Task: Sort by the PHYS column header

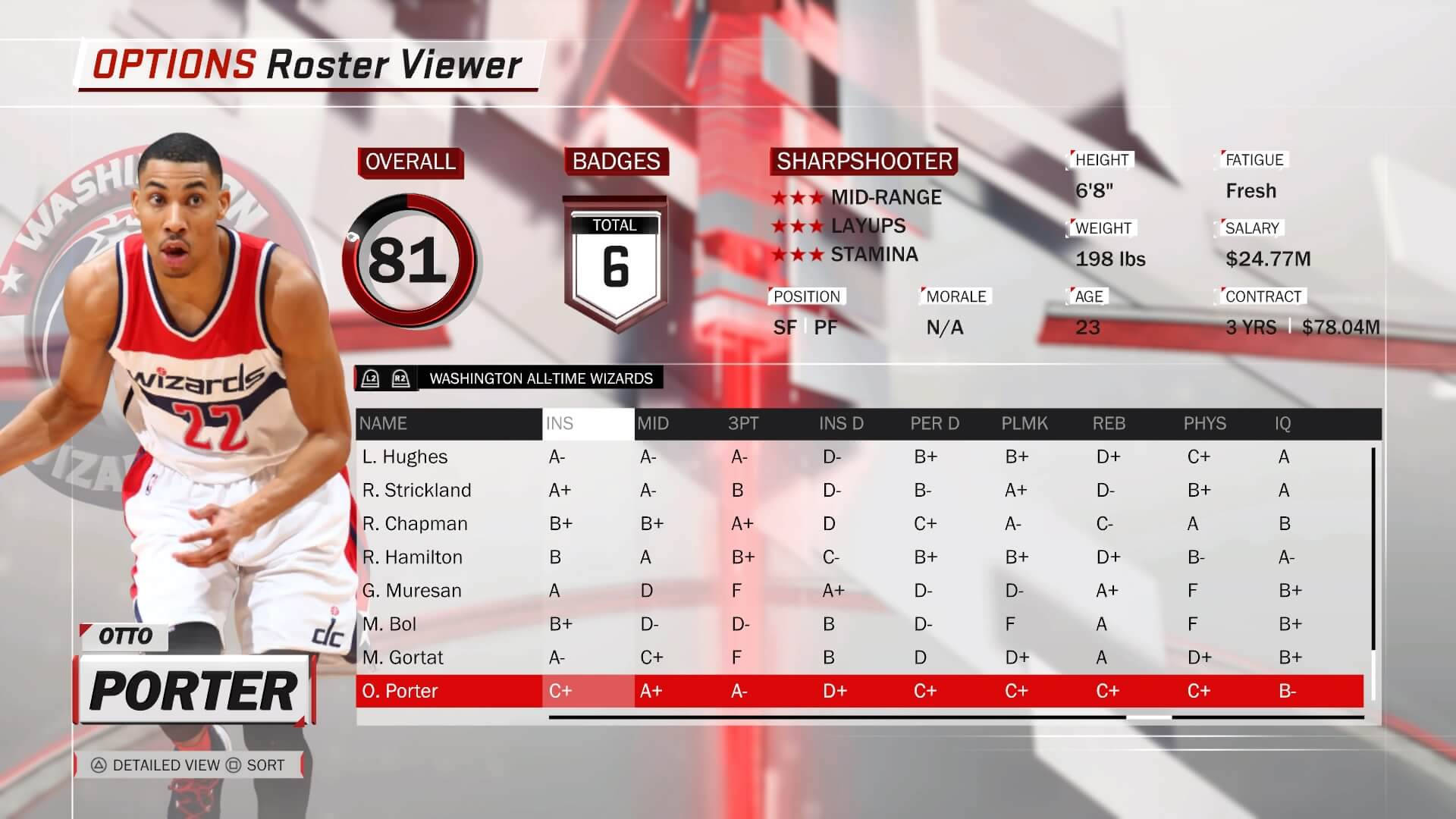Action: click(x=1204, y=423)
